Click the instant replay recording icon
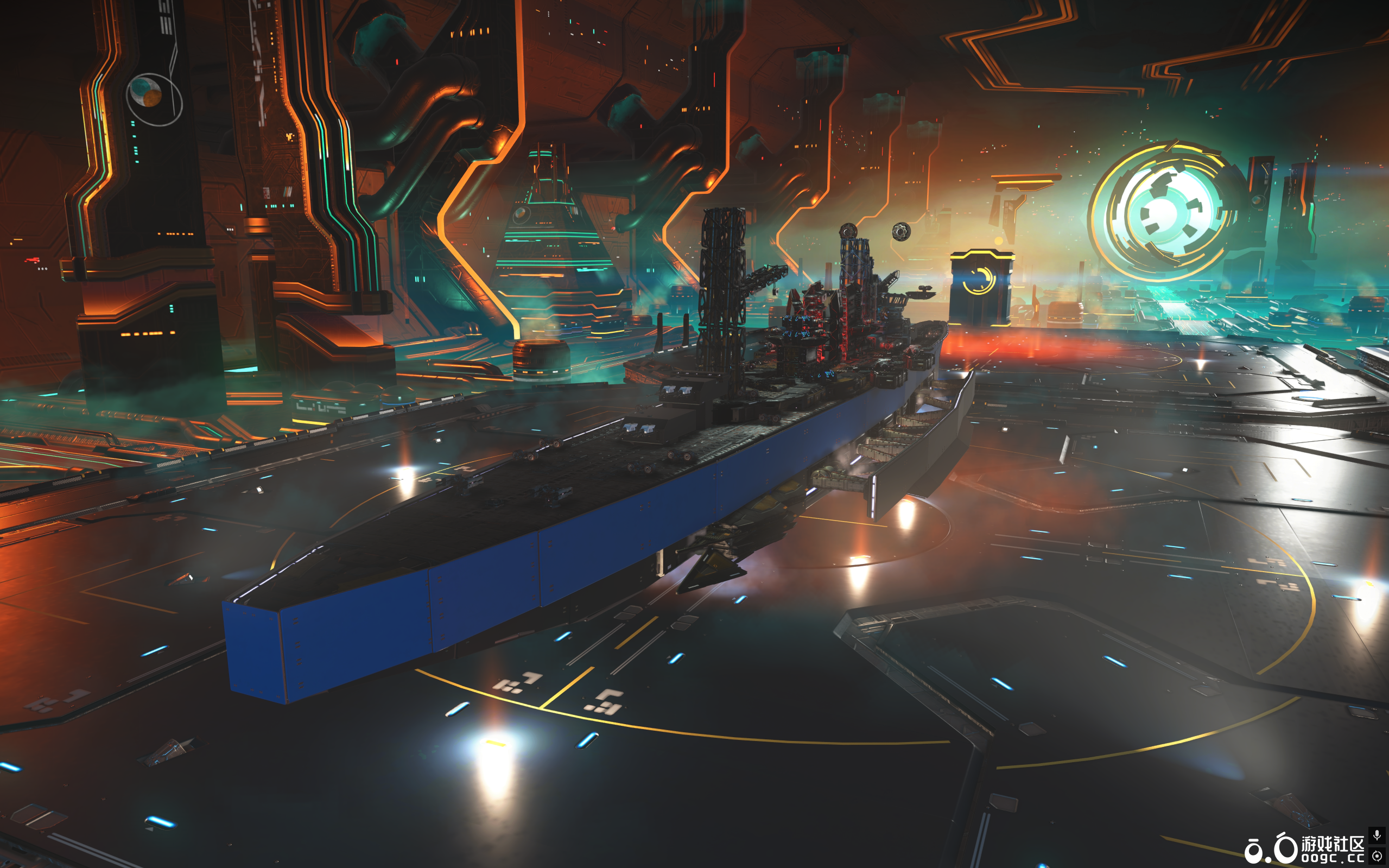Screen dimensions: 1389x868 (1377, 856)
